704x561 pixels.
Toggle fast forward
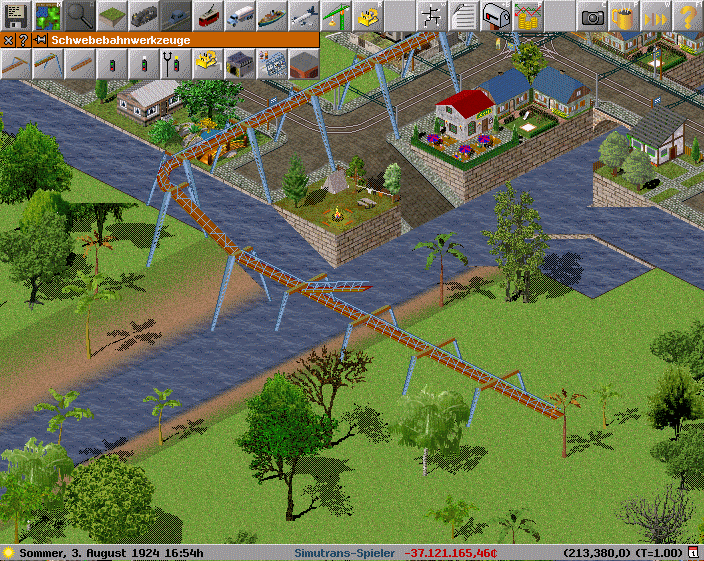click(656, 16)
